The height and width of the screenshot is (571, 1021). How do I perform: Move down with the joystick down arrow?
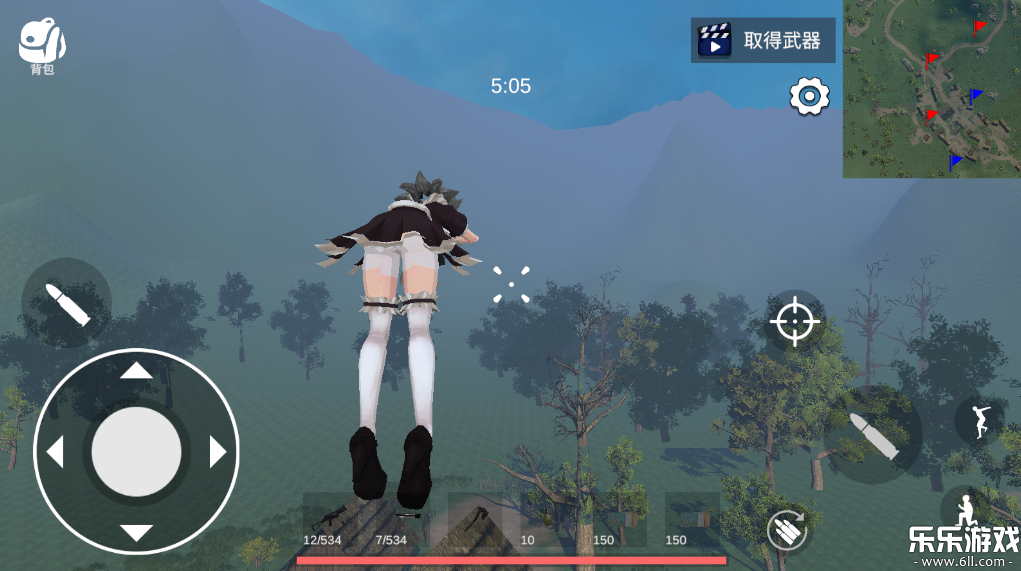[136, 532]
